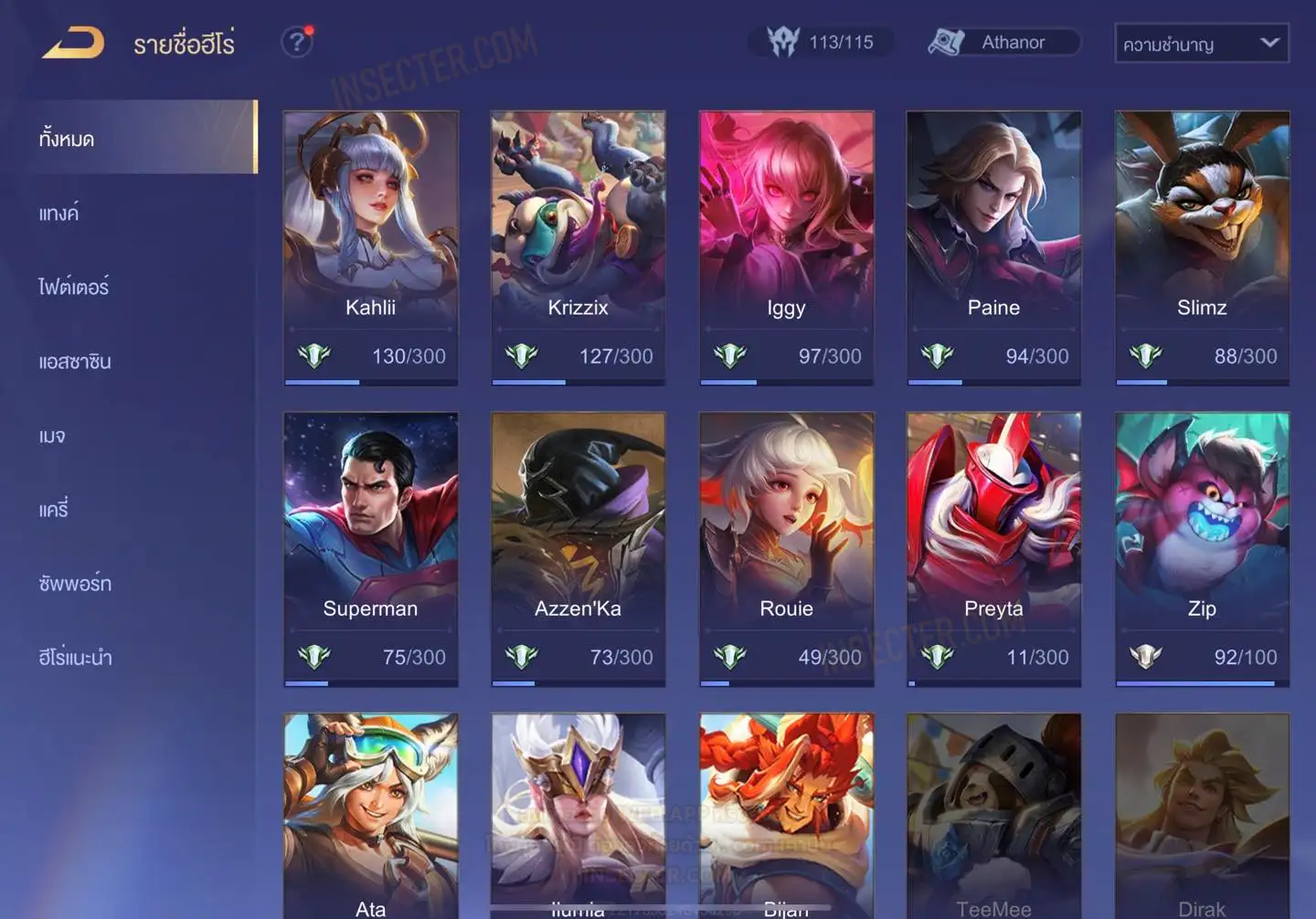Open the question mark help icon
This screenshot has width=1316, height=919.
coord(296,42)
